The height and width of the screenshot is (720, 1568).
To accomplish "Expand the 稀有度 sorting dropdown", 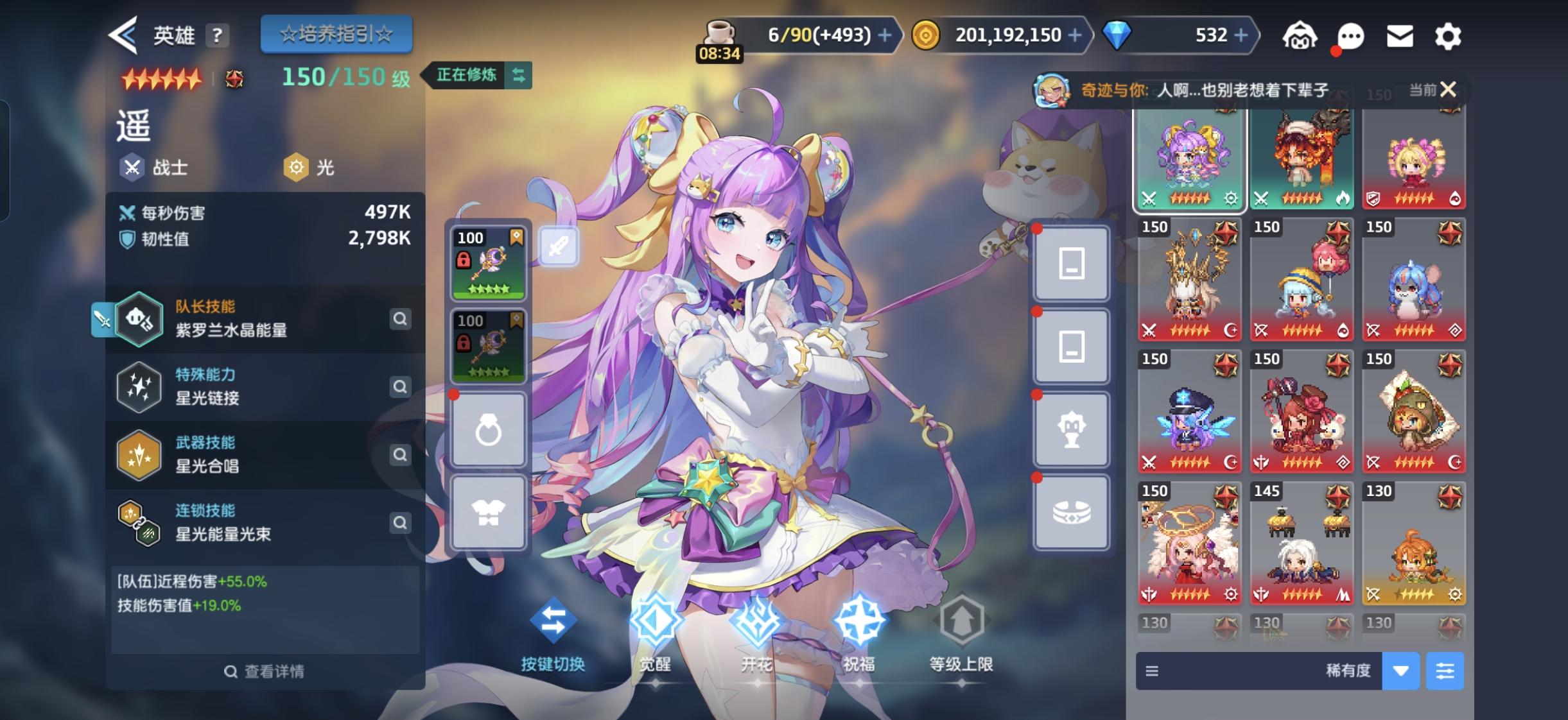I will [x=1400, y=671].
